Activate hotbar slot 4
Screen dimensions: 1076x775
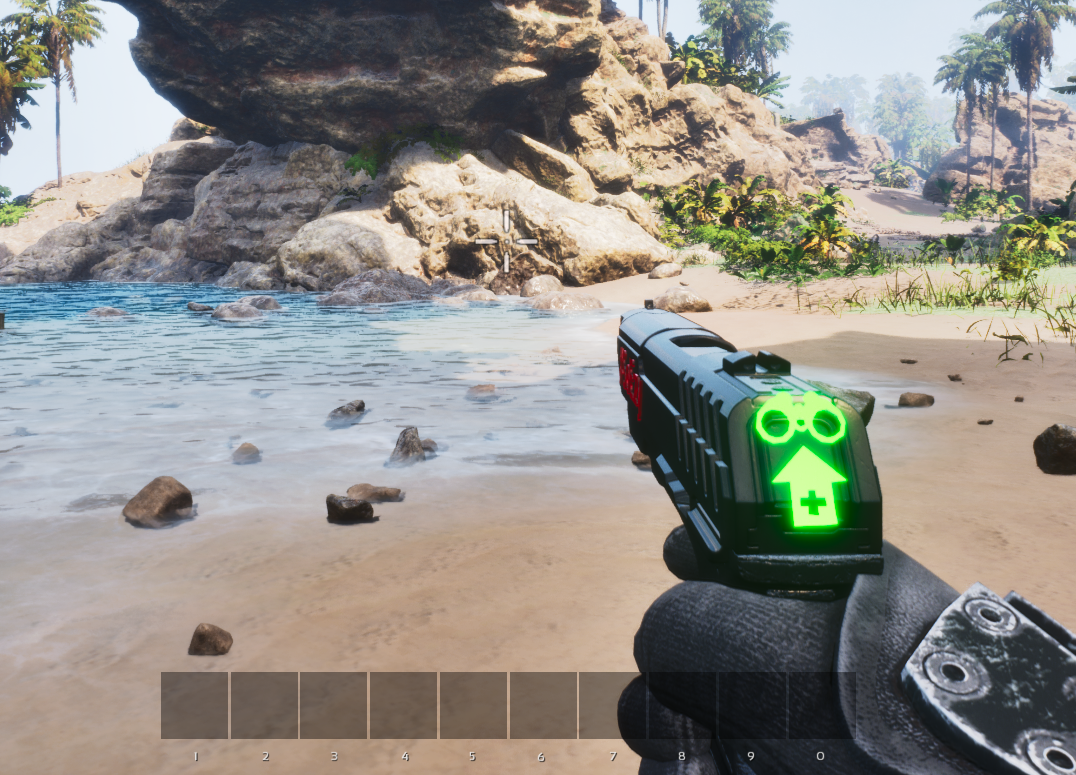click(x=404, y=705)
